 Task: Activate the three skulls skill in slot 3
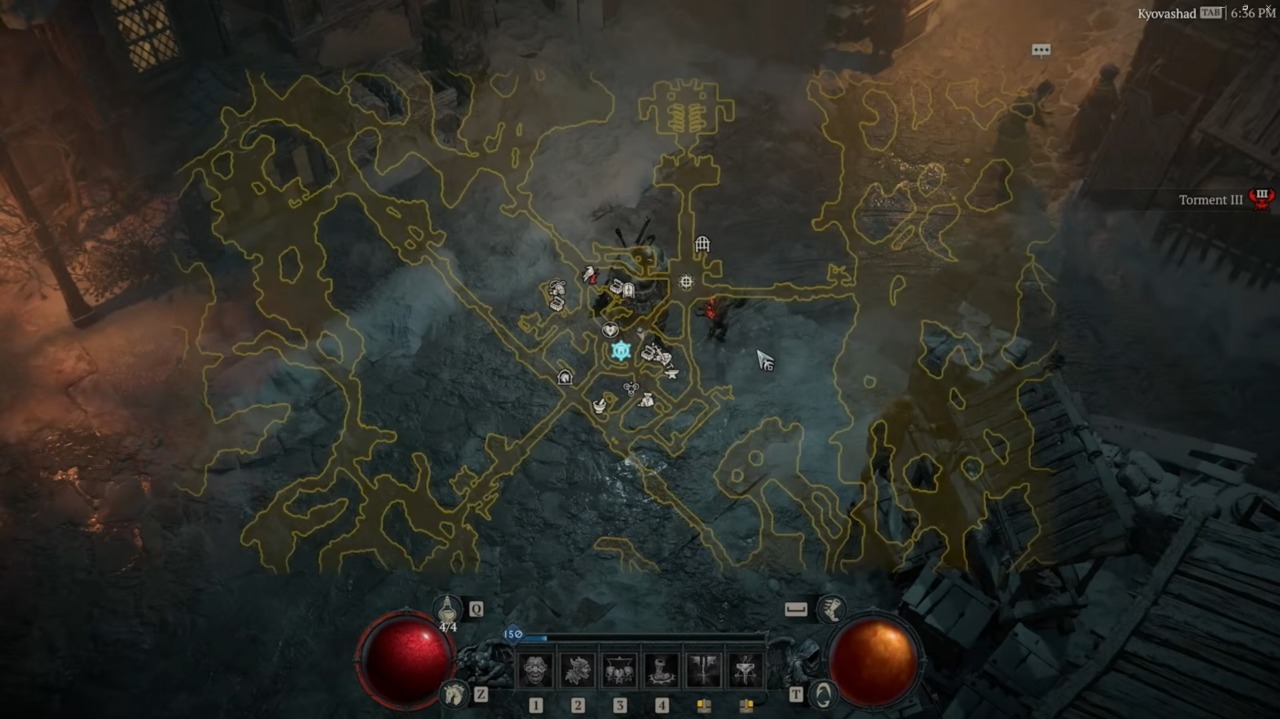620,669
